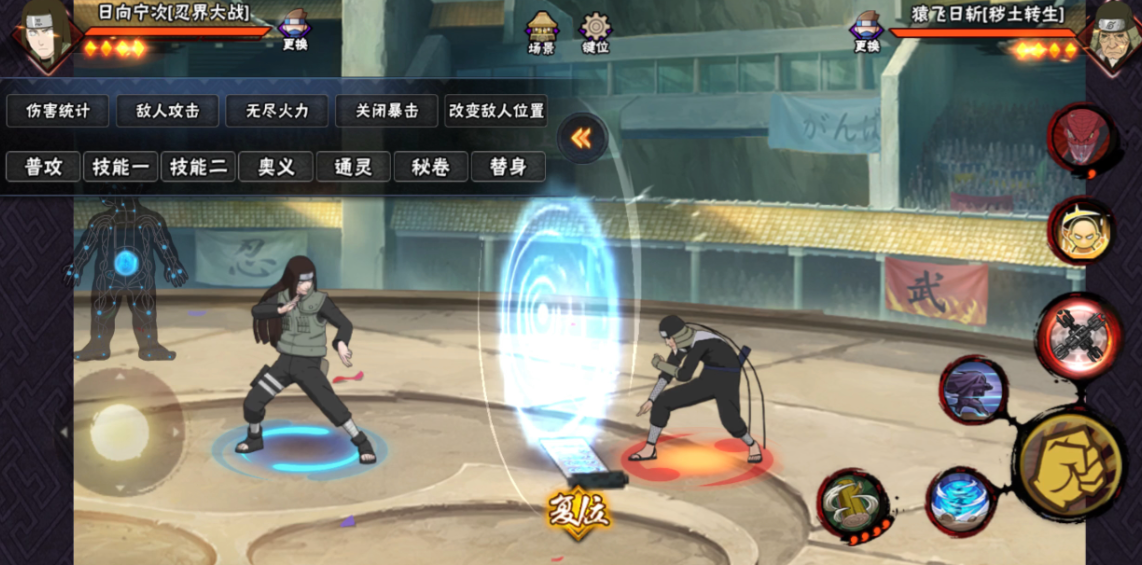Click the 奥义 ultimate button
The image size is (1142, 565).
pyautogui.click(x=276, y=167)
